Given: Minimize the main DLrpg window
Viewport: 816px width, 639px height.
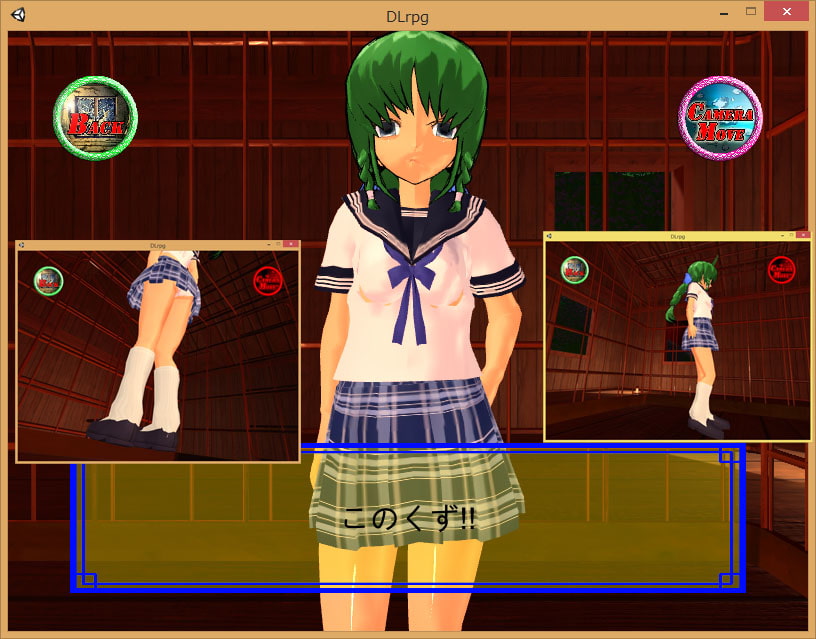Looking at the screenshot, I should click(722, 12).
